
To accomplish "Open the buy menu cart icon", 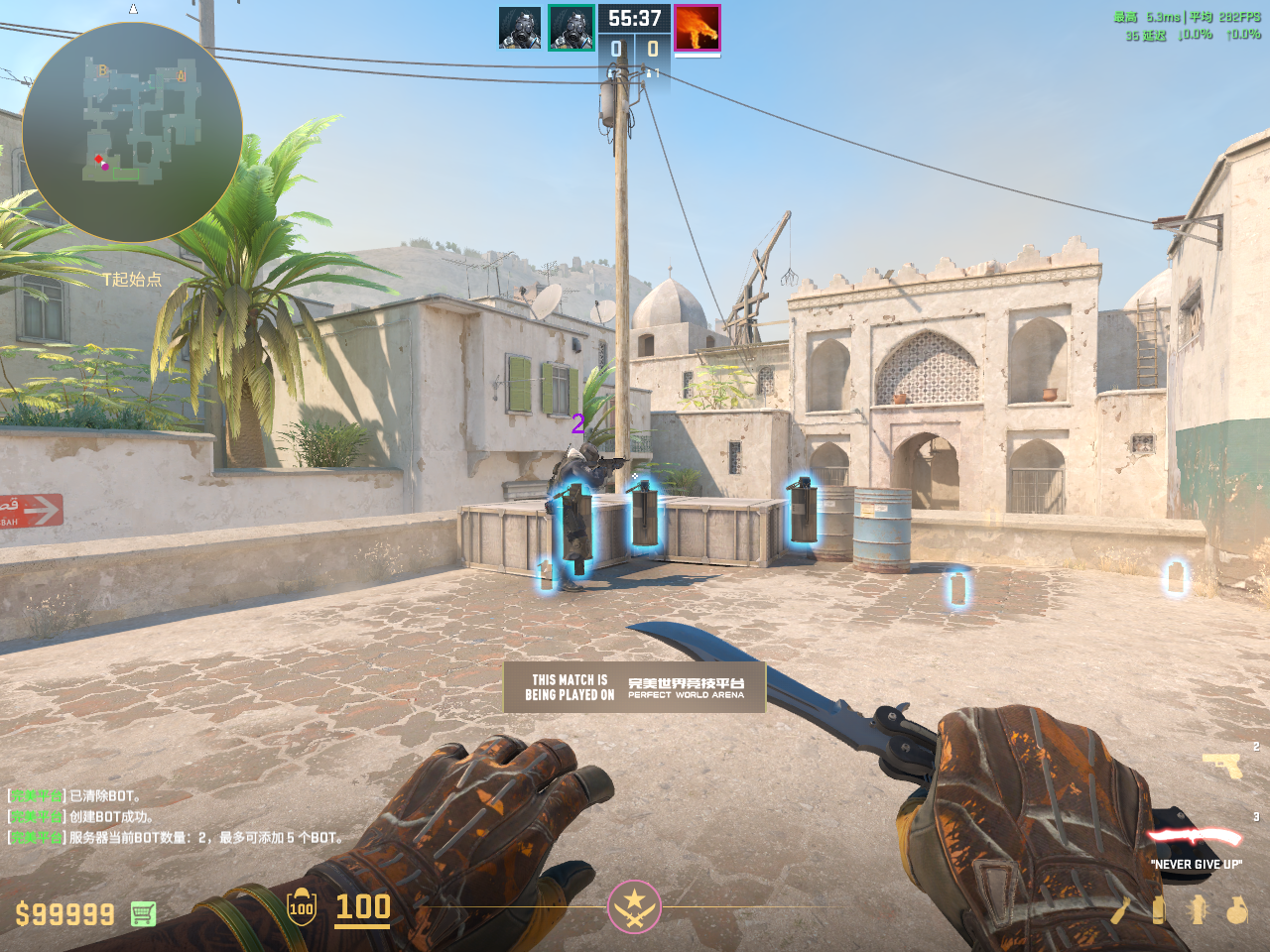I will (x=143, y=913).
